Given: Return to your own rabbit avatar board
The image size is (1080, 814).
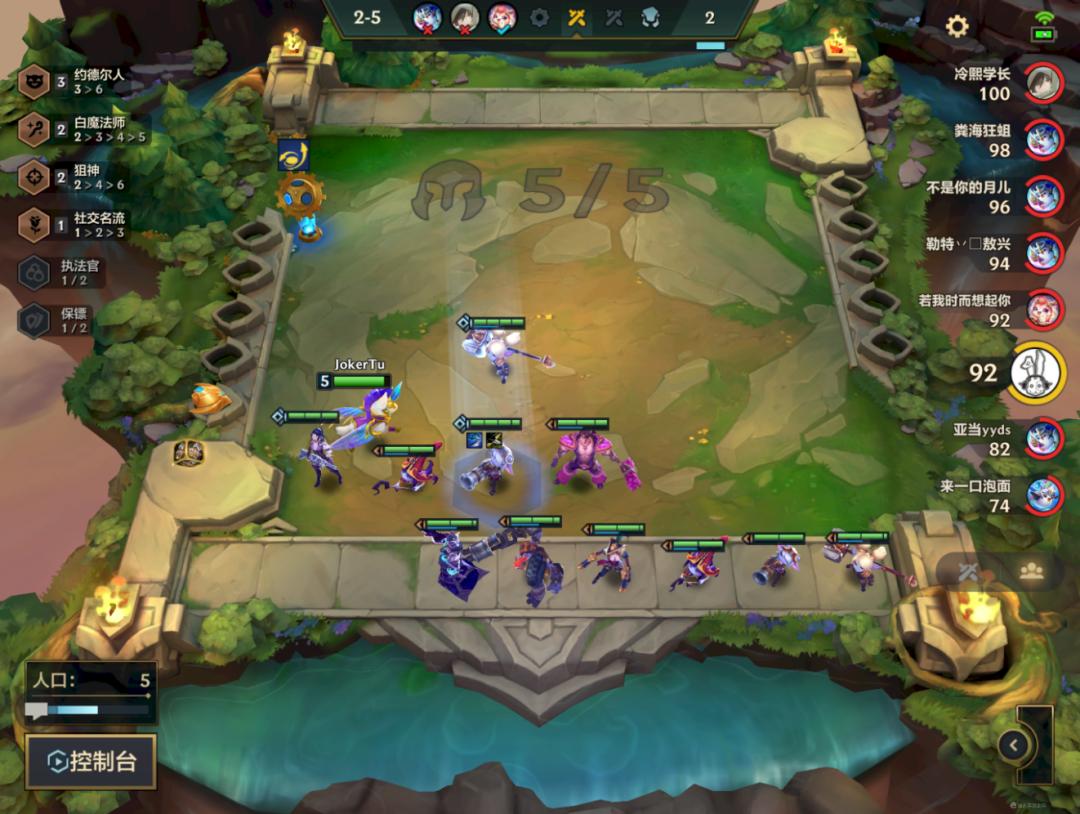Looking at the screenshot, I should (1036, 373).
